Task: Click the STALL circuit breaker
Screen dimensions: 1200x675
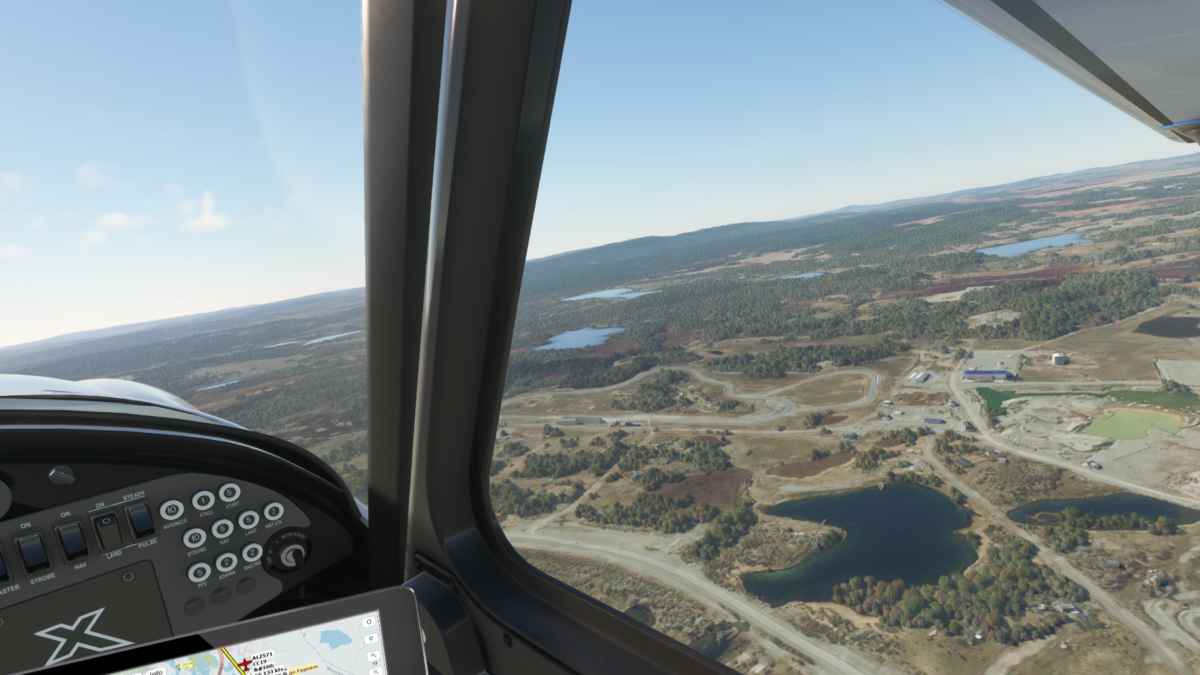Action: click(203, 500)
